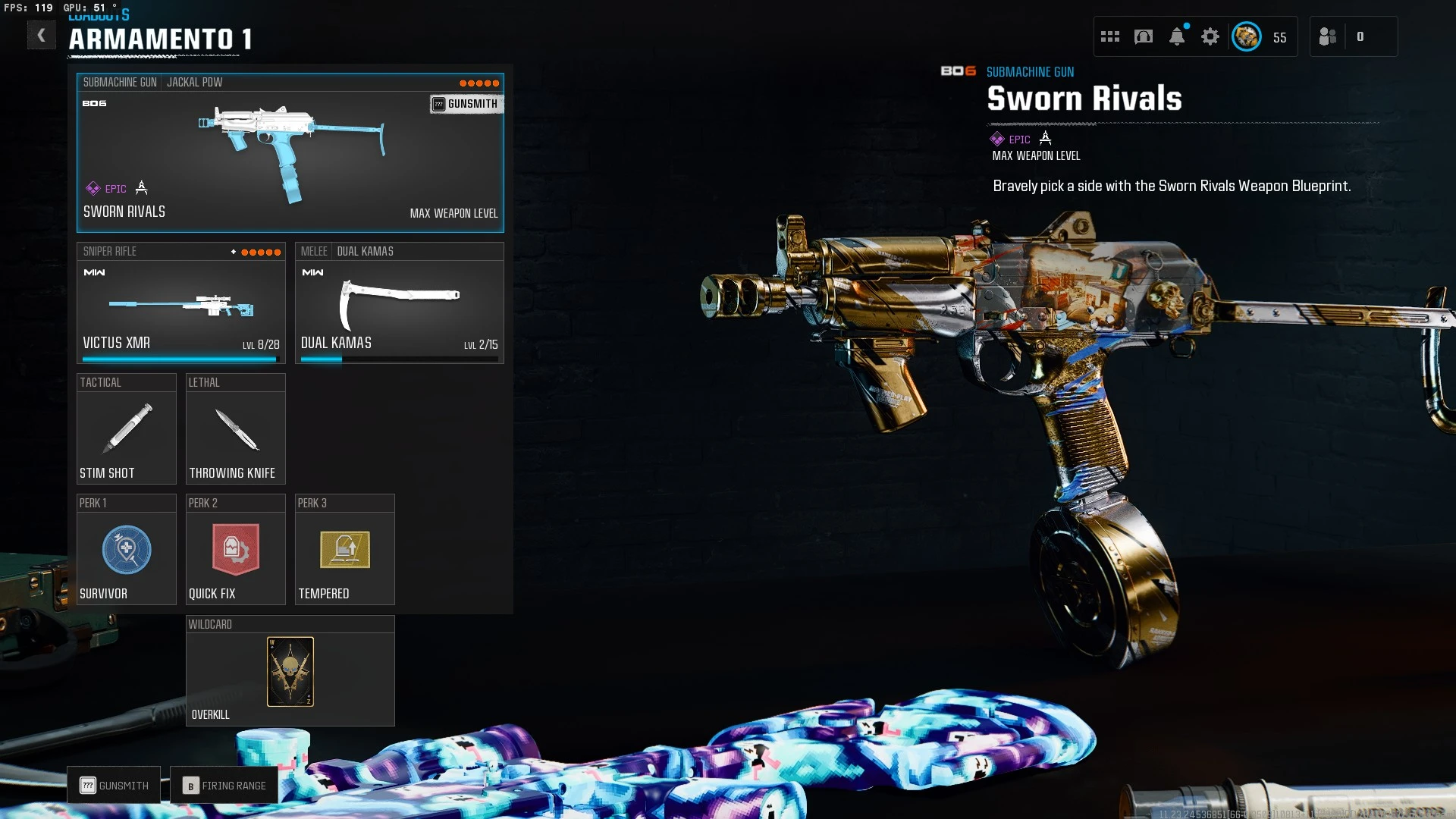This screenshot has height=819, width=1456.
Task: Select the Throwing Knife lethal slot
Action: pos(235,428)
